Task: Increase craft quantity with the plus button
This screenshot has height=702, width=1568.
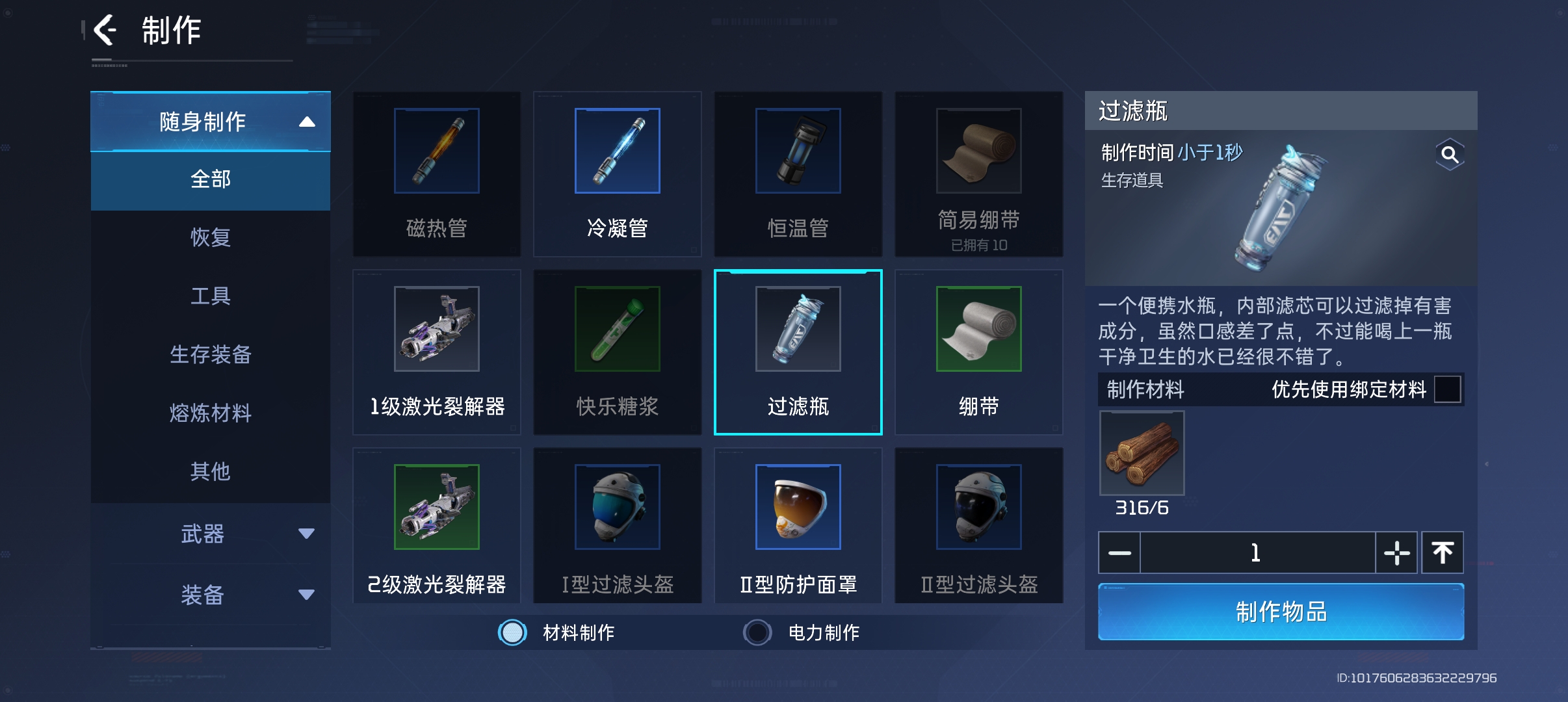Action: [1396, 553]
